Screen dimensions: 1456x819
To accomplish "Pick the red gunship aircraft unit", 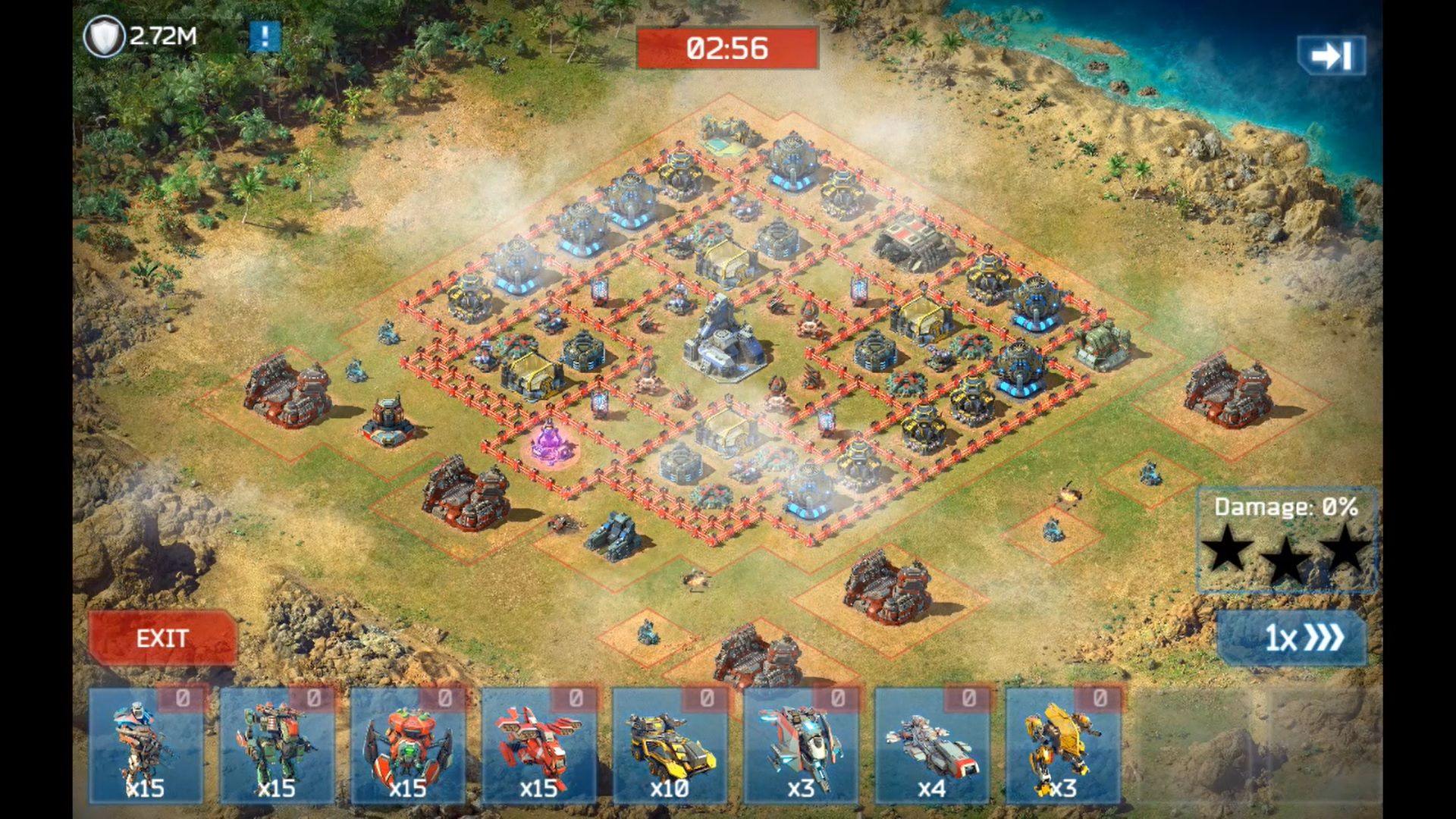I will [539, 745].
